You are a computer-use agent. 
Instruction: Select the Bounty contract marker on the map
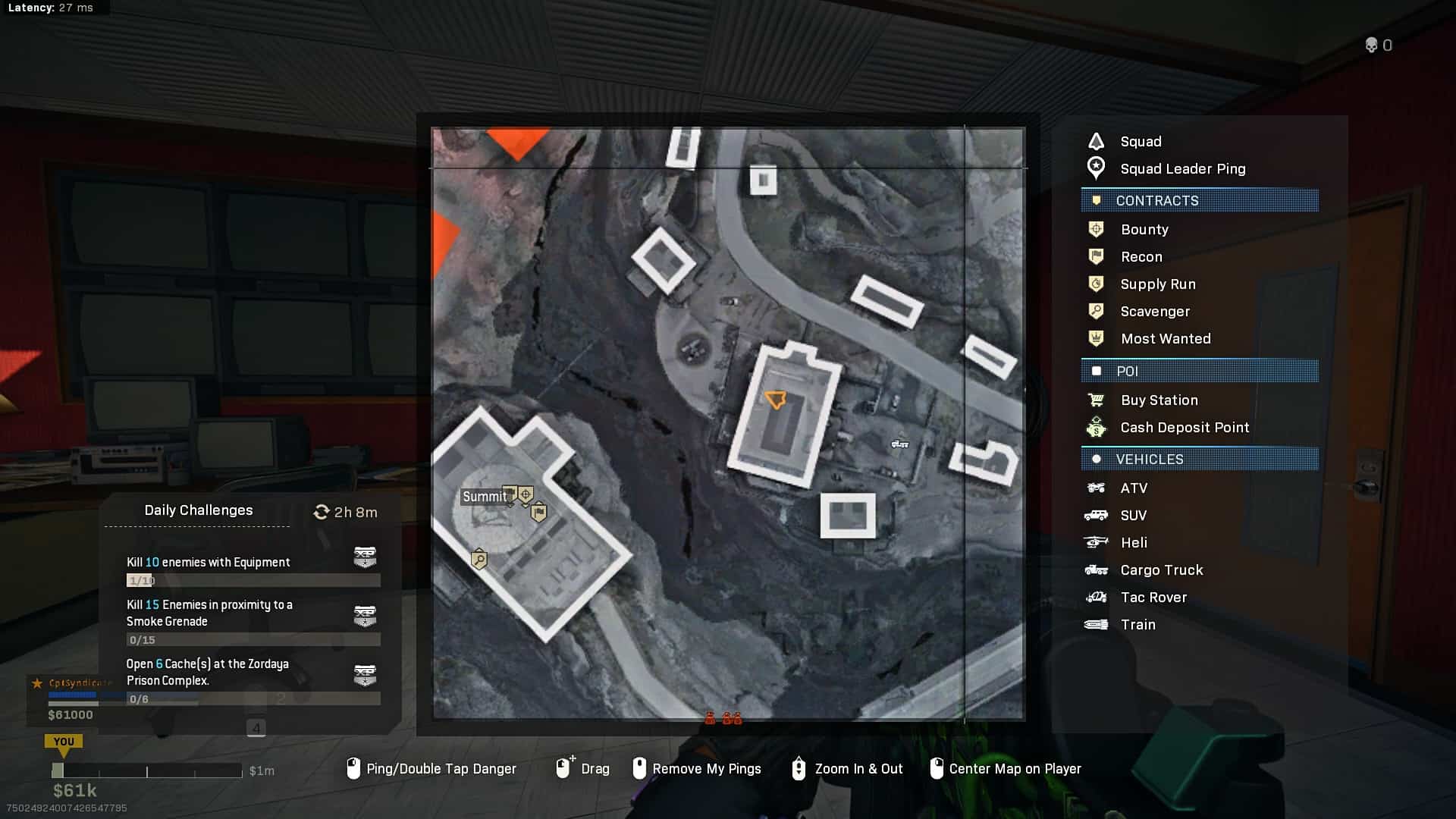tap(525, 495)
